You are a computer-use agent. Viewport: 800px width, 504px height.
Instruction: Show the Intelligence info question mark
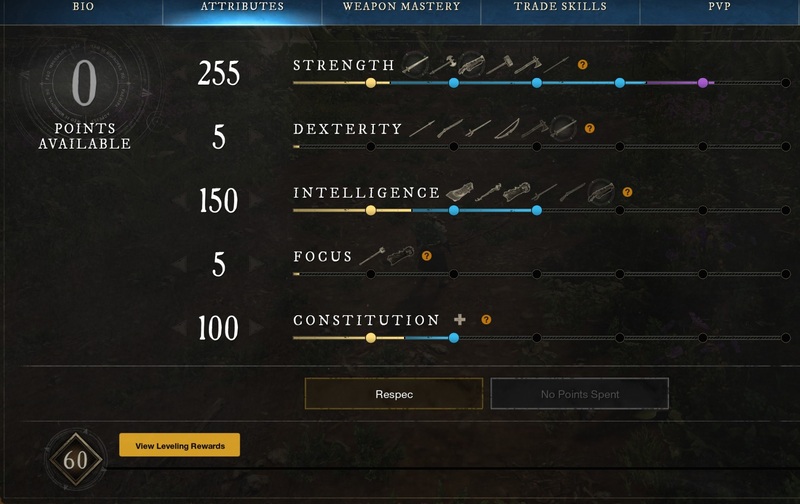pyautogui.click(x=627, y=192)
